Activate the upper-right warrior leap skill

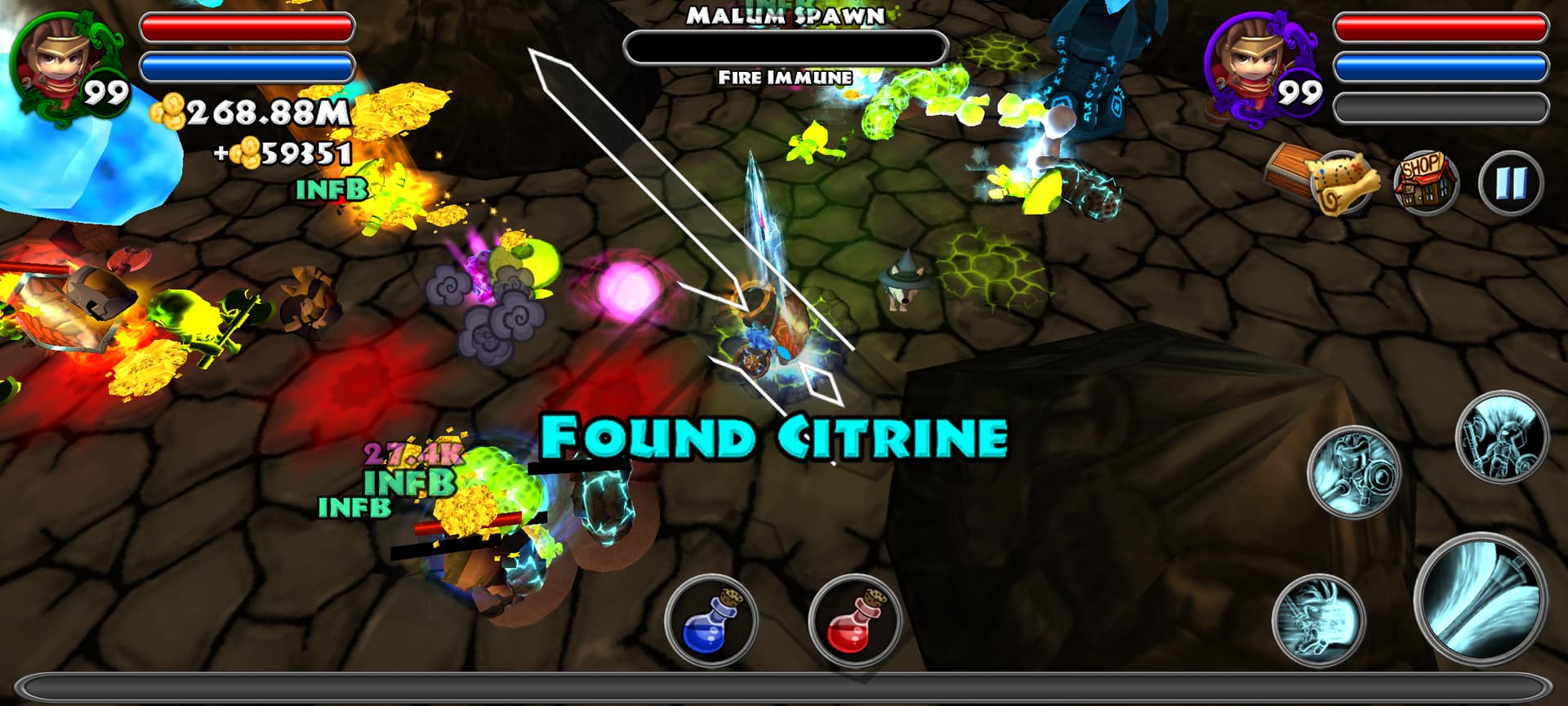click(x=1502, y=437)
